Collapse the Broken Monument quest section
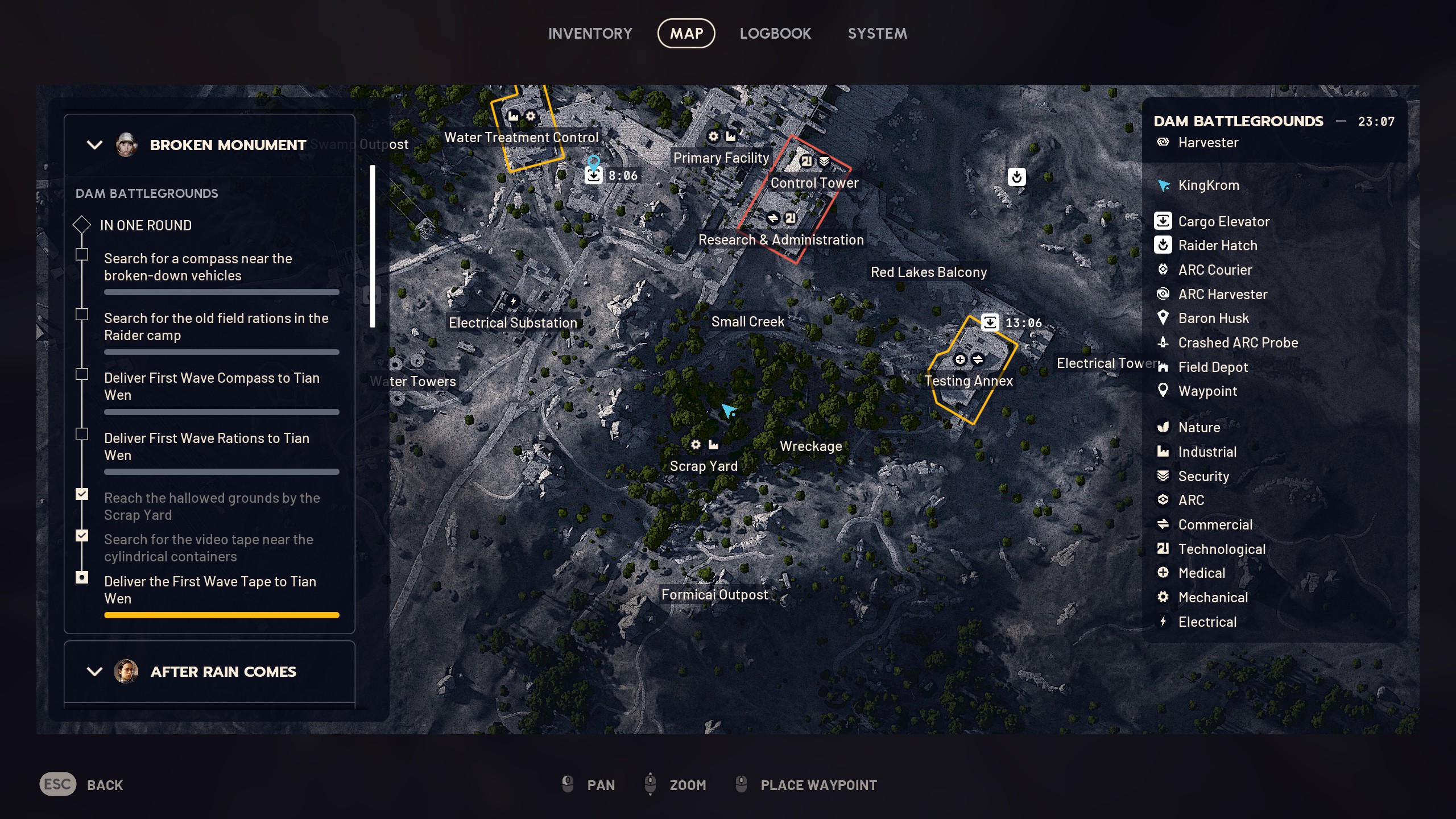1456x819 pixels. point(94,145)
